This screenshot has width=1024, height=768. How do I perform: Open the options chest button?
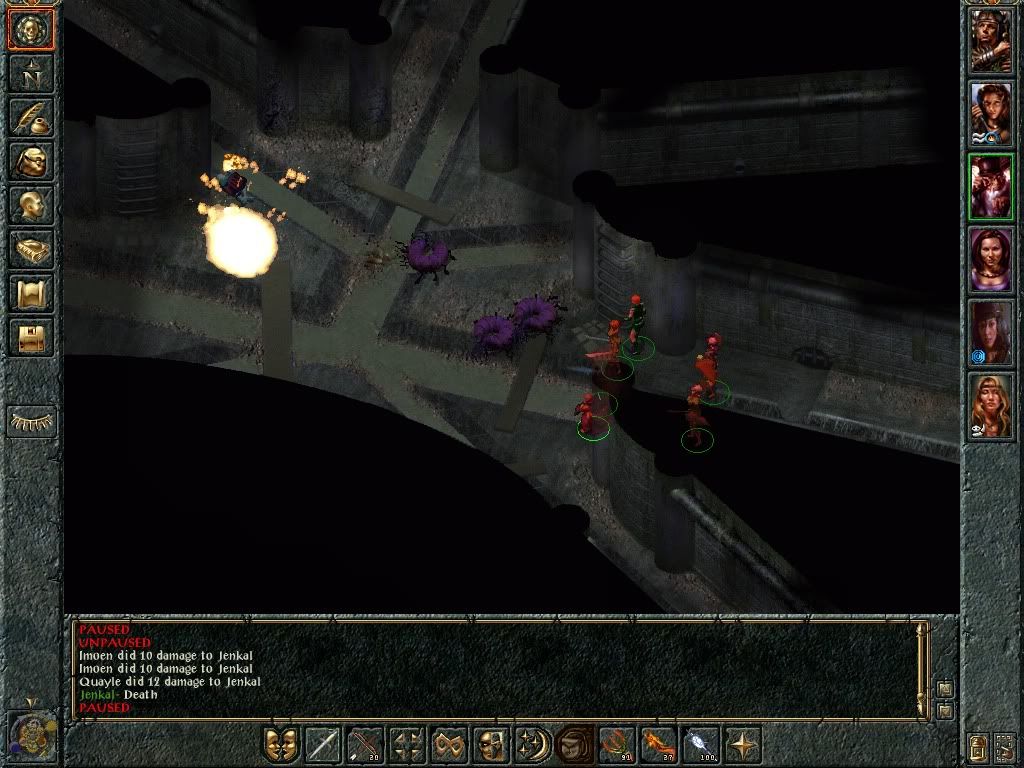point(30,337)
